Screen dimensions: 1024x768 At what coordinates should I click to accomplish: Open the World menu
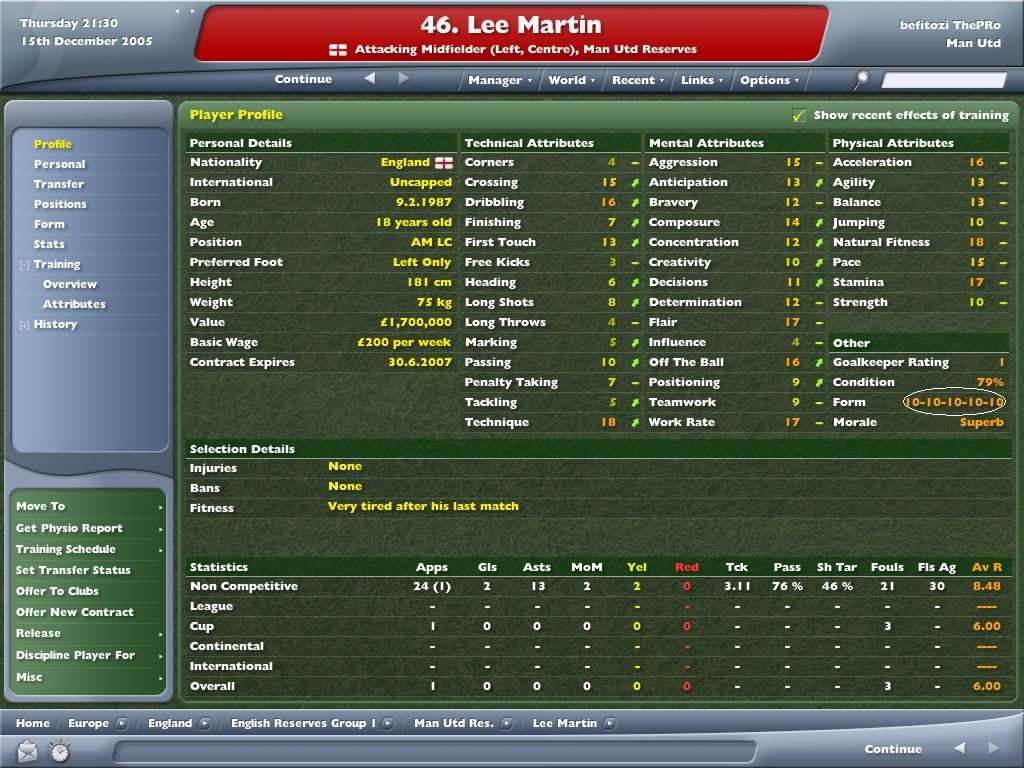tap(571, 80)
